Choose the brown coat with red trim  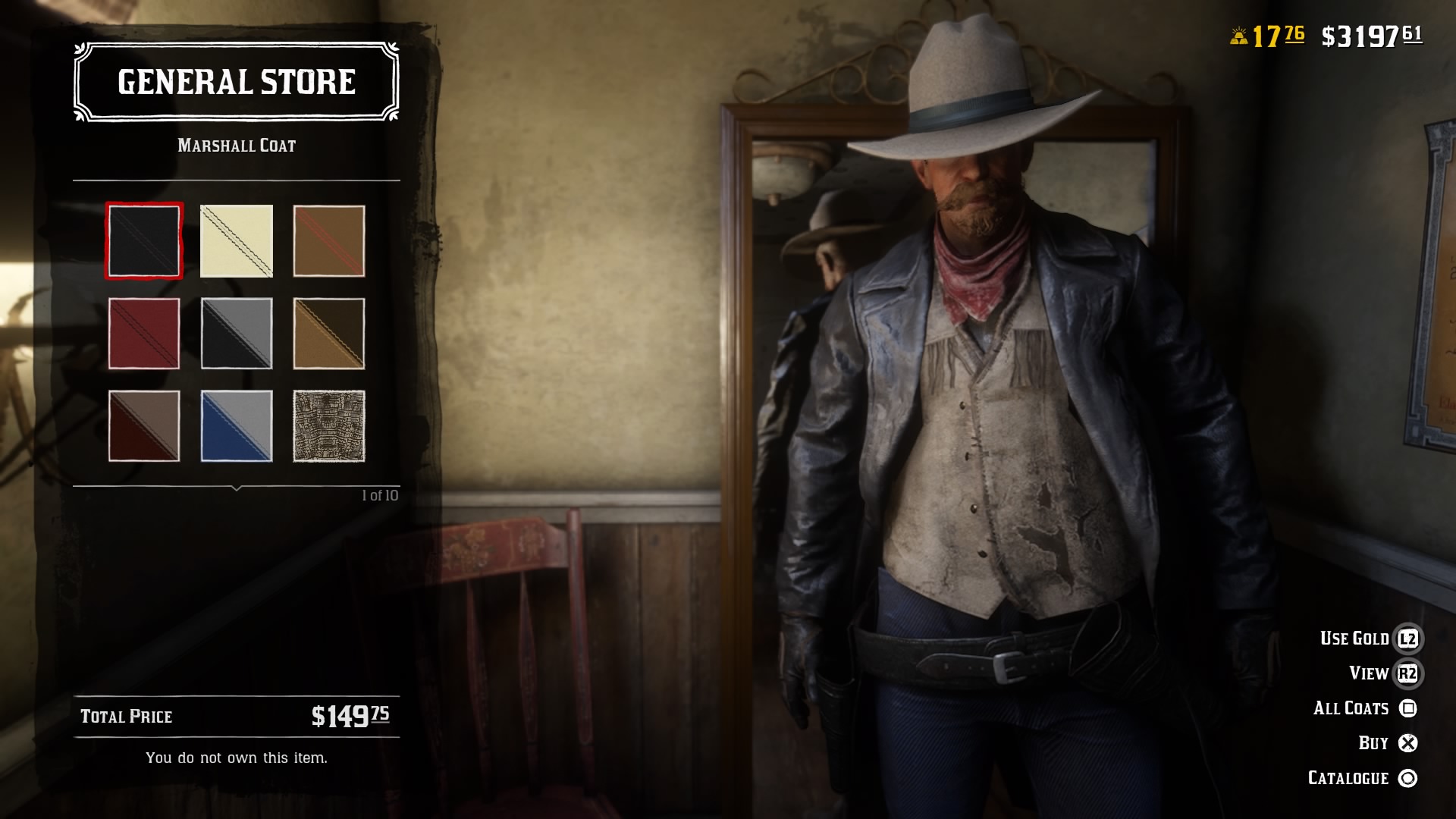(x=328, y=241)
